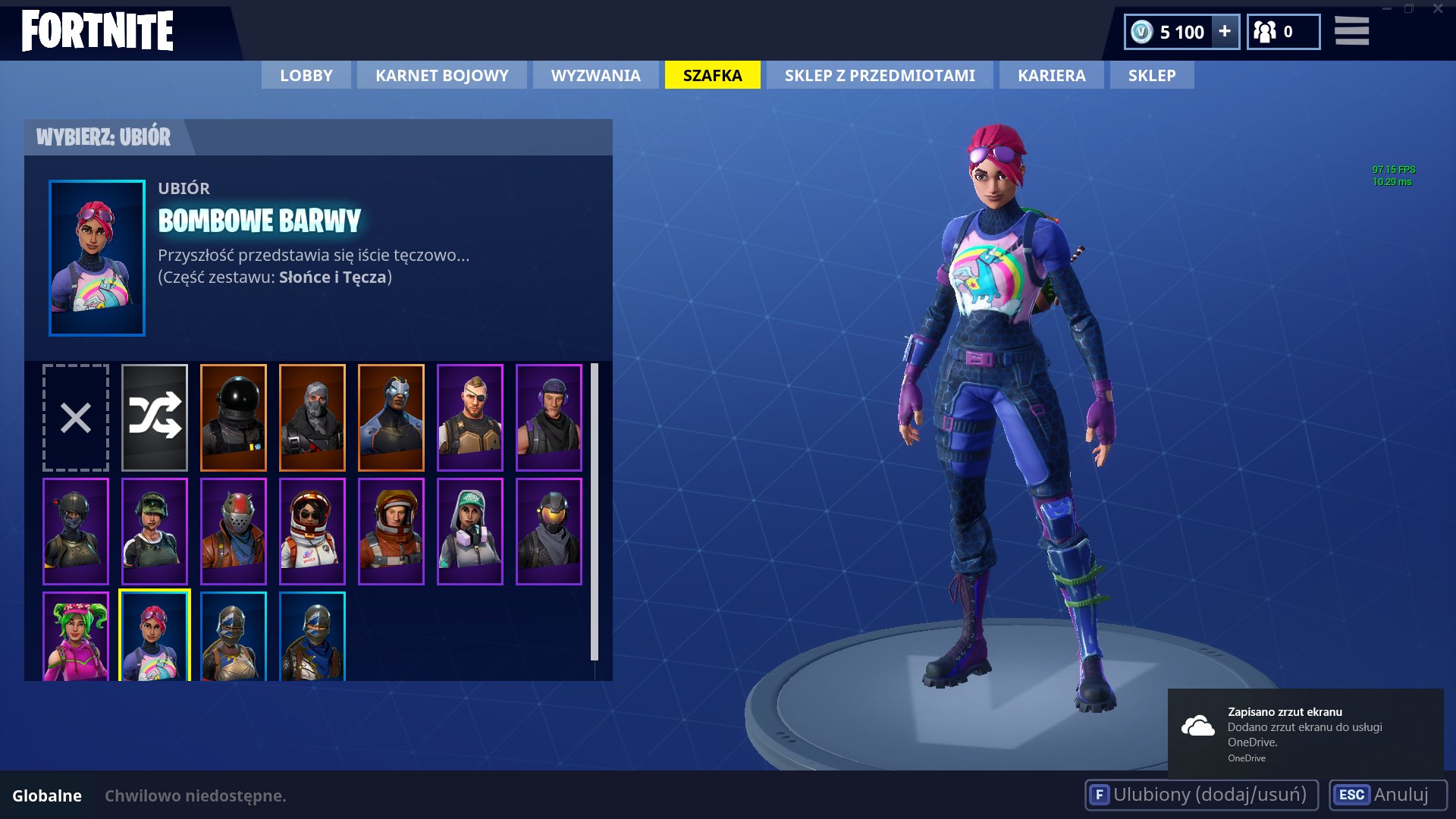The width and height of the screenshot is (1456, 819).
Task: Switch to the LOBBY tab
Action: tap(305, 75)
